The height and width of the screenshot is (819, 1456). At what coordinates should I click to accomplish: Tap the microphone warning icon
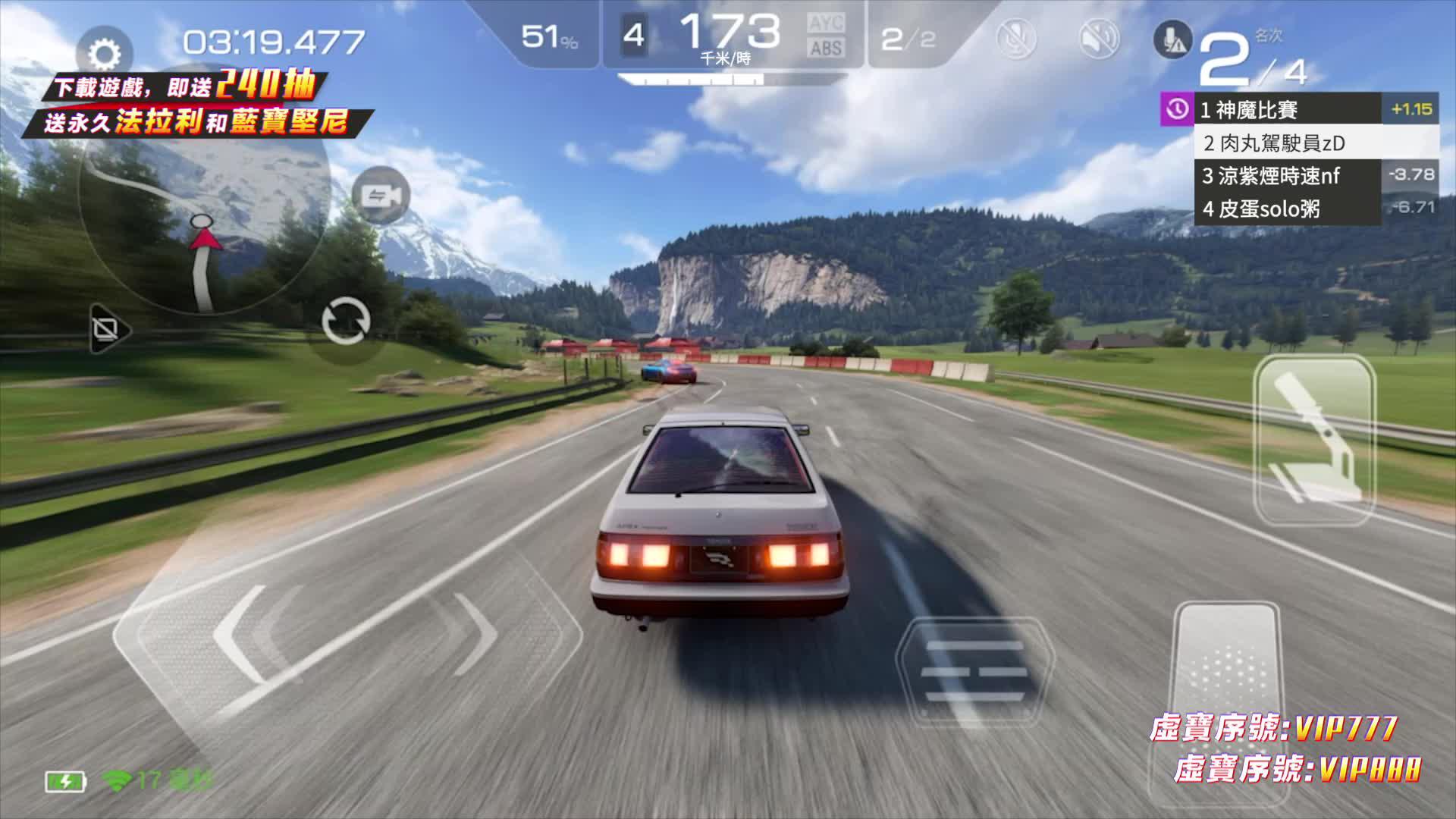click(1172, 39)
